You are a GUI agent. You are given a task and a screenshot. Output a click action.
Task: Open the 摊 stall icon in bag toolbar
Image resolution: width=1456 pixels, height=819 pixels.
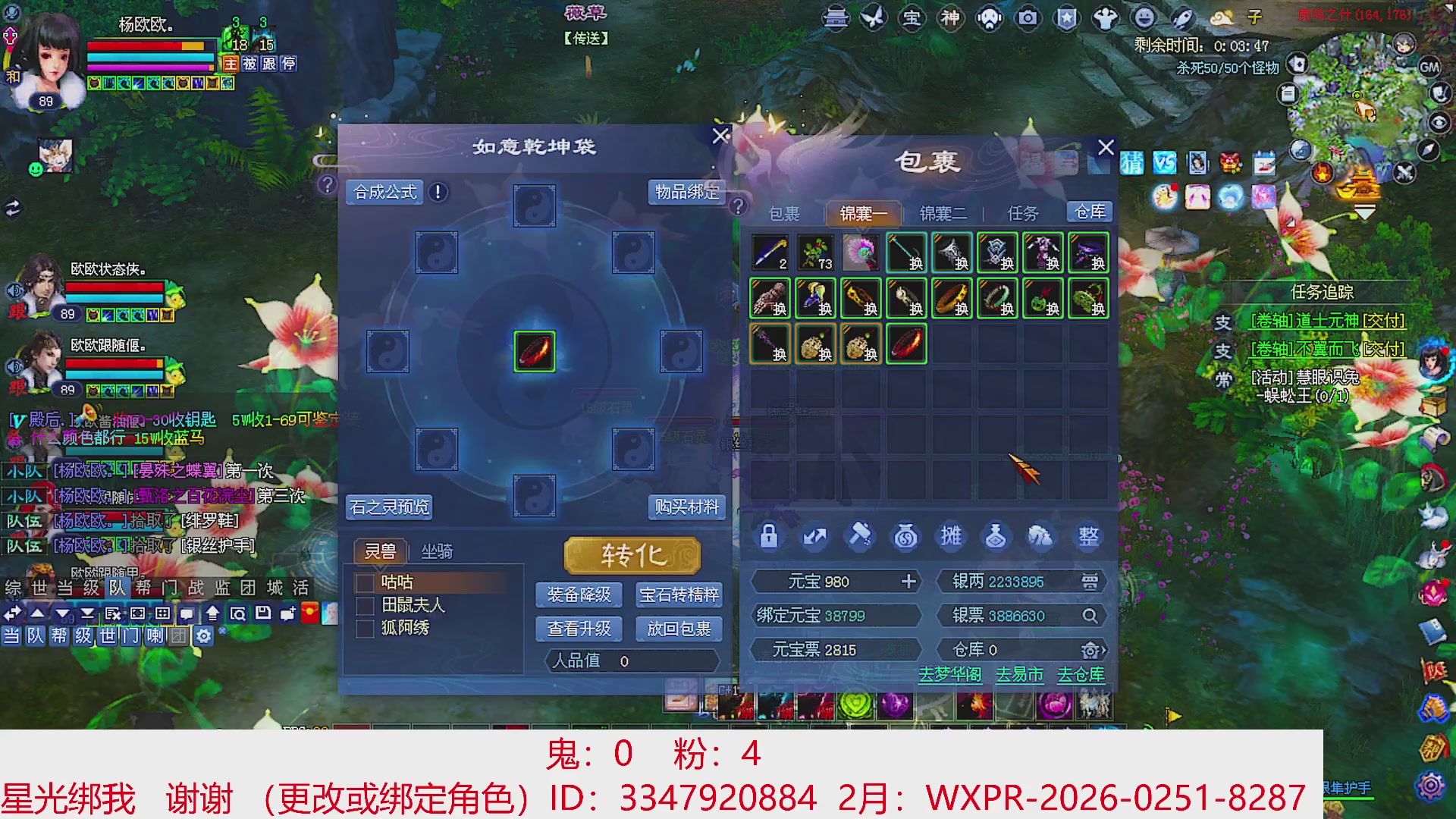click(x=952, y=537)
